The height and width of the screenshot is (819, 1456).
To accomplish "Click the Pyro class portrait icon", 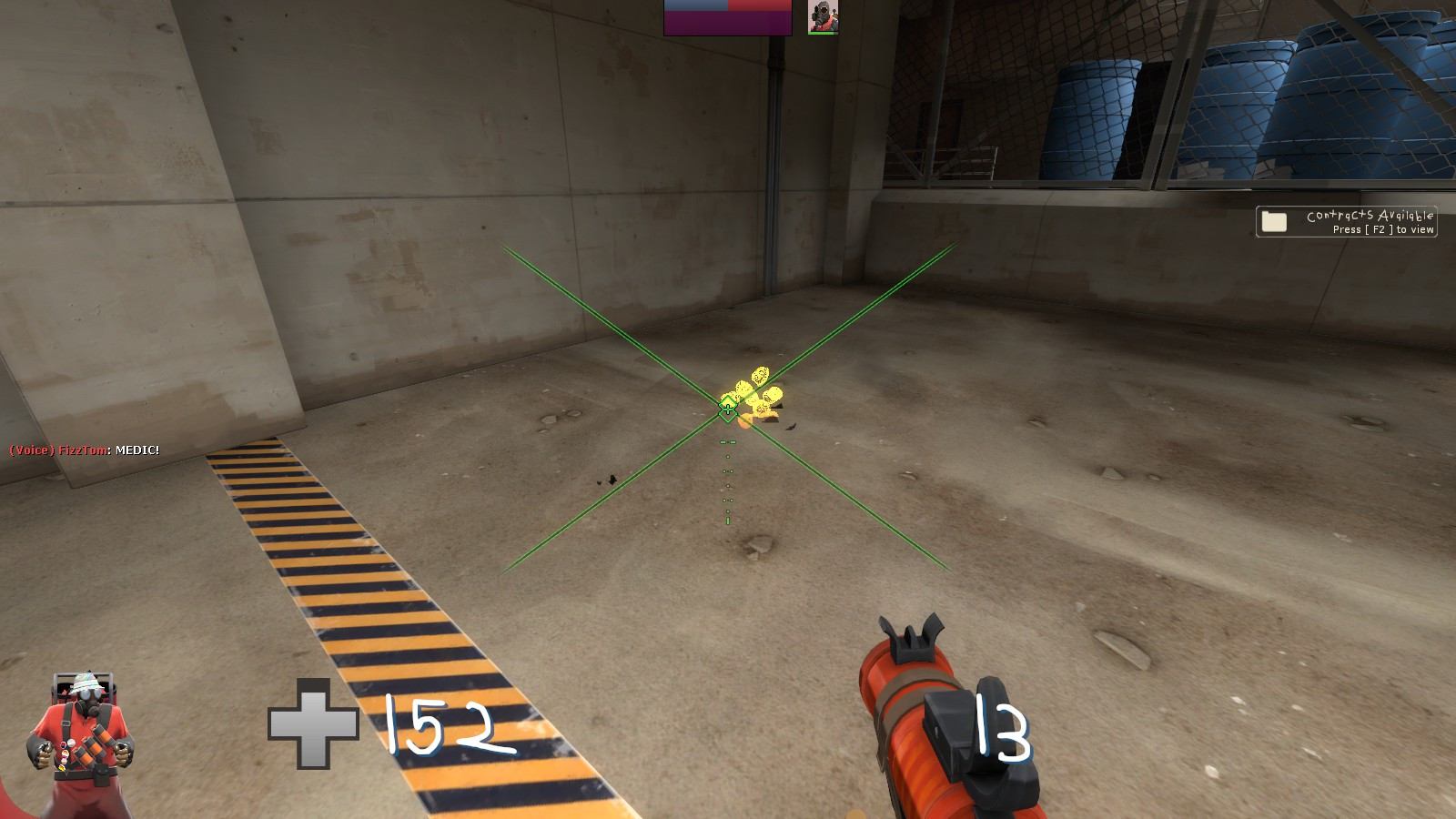I will (x=824, y=16).
